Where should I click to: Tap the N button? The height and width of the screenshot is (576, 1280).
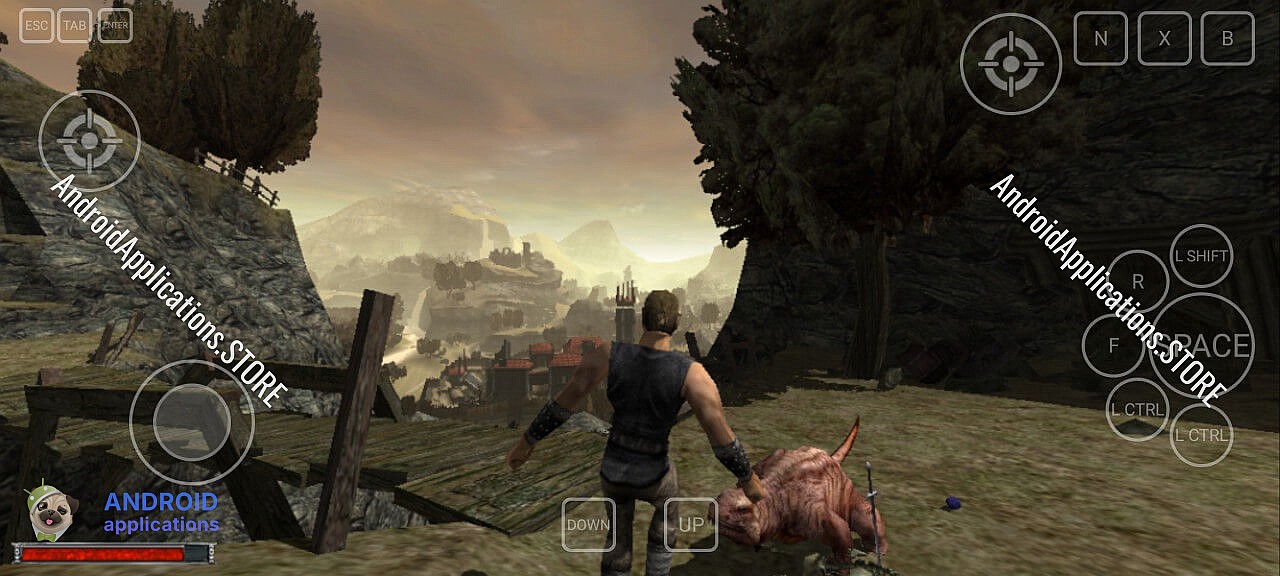coord(1100,39)
